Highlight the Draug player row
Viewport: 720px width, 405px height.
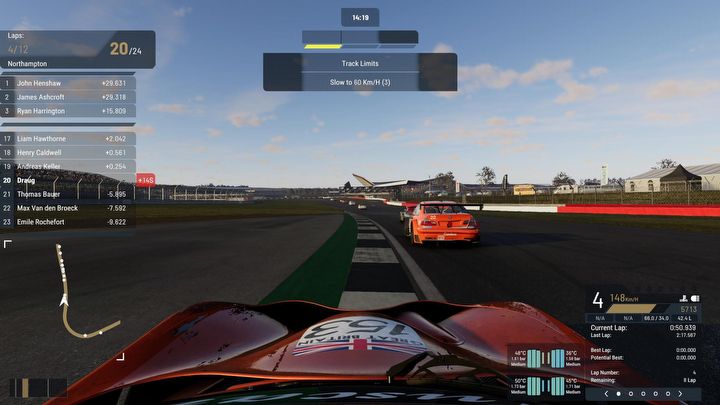tap(70, 180)
